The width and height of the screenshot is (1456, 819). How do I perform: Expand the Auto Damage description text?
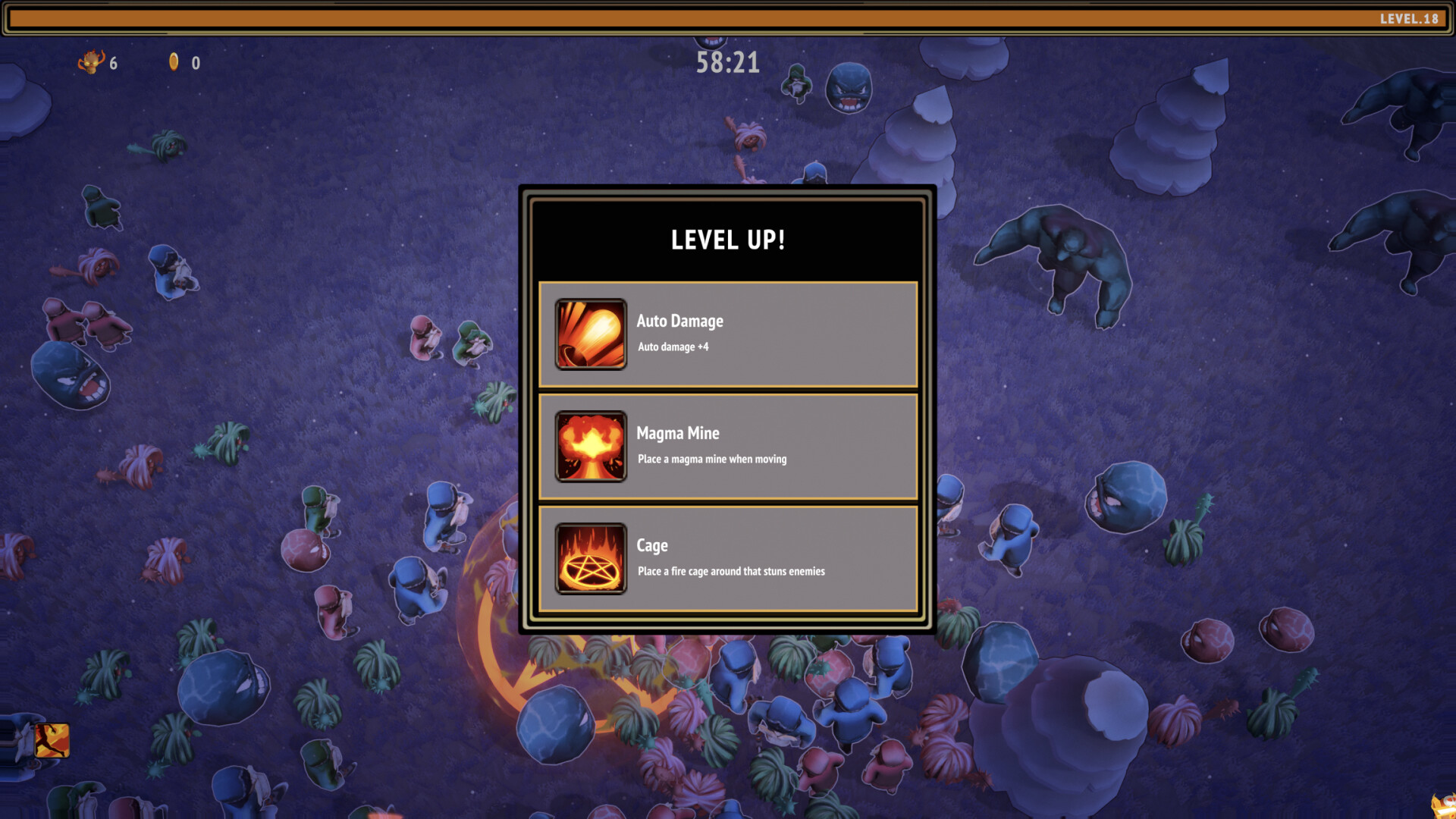[x=675, y=347]
